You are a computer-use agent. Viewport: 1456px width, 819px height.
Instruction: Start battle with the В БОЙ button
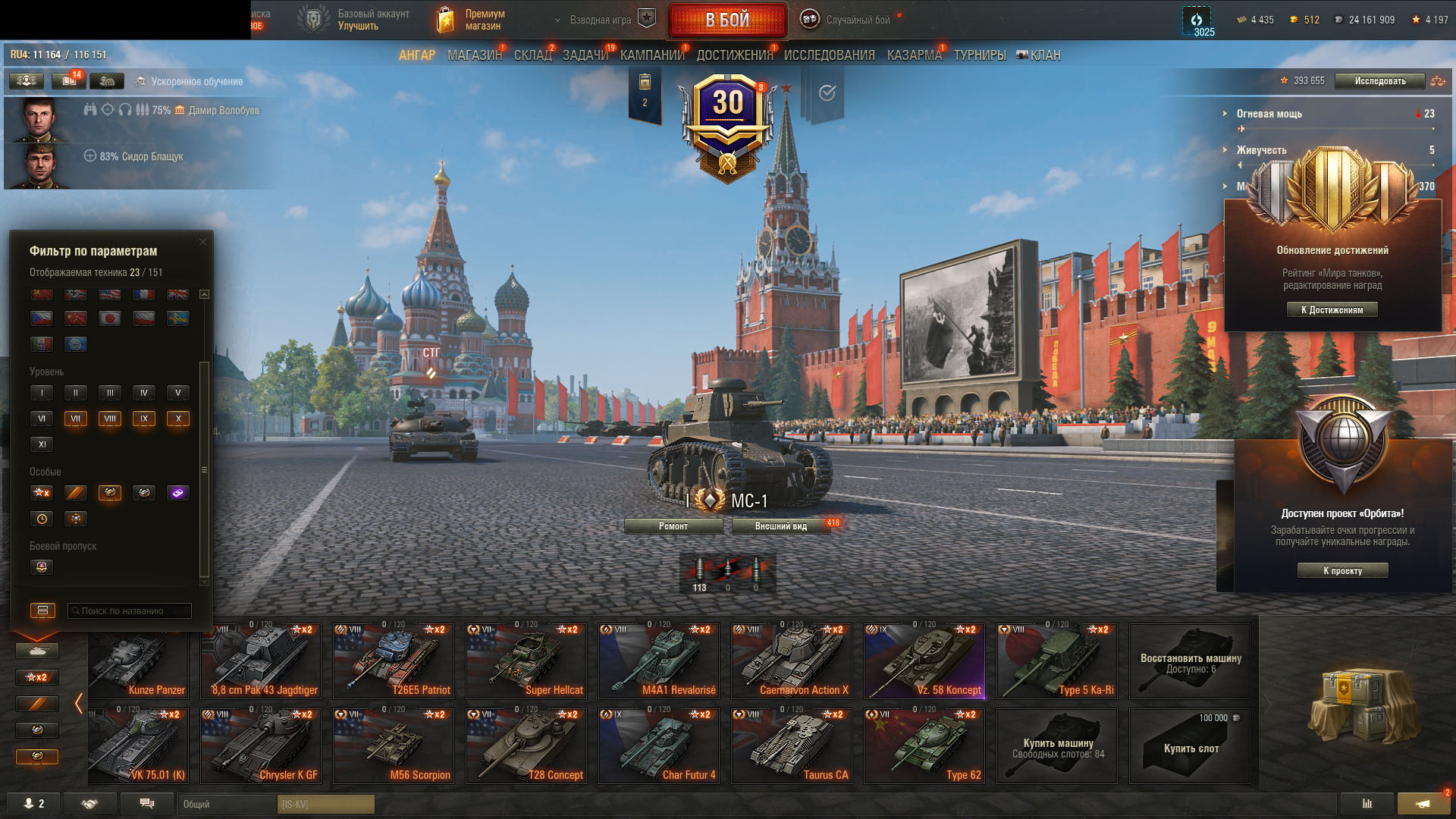[x=727, y=20]
